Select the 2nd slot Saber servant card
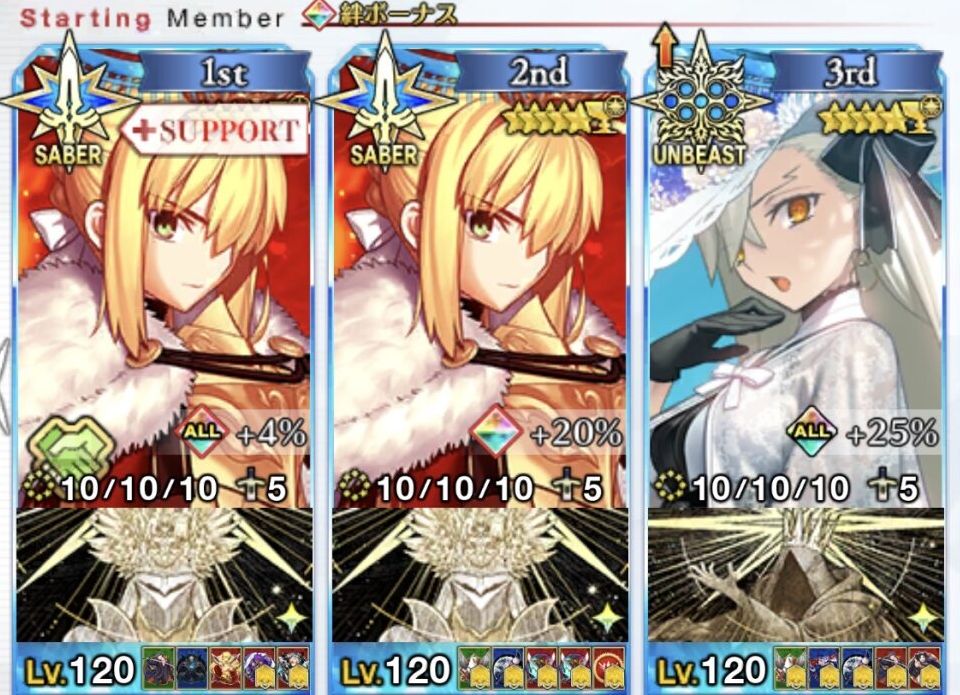Screen dimensions: 960x695 point(480,300)
